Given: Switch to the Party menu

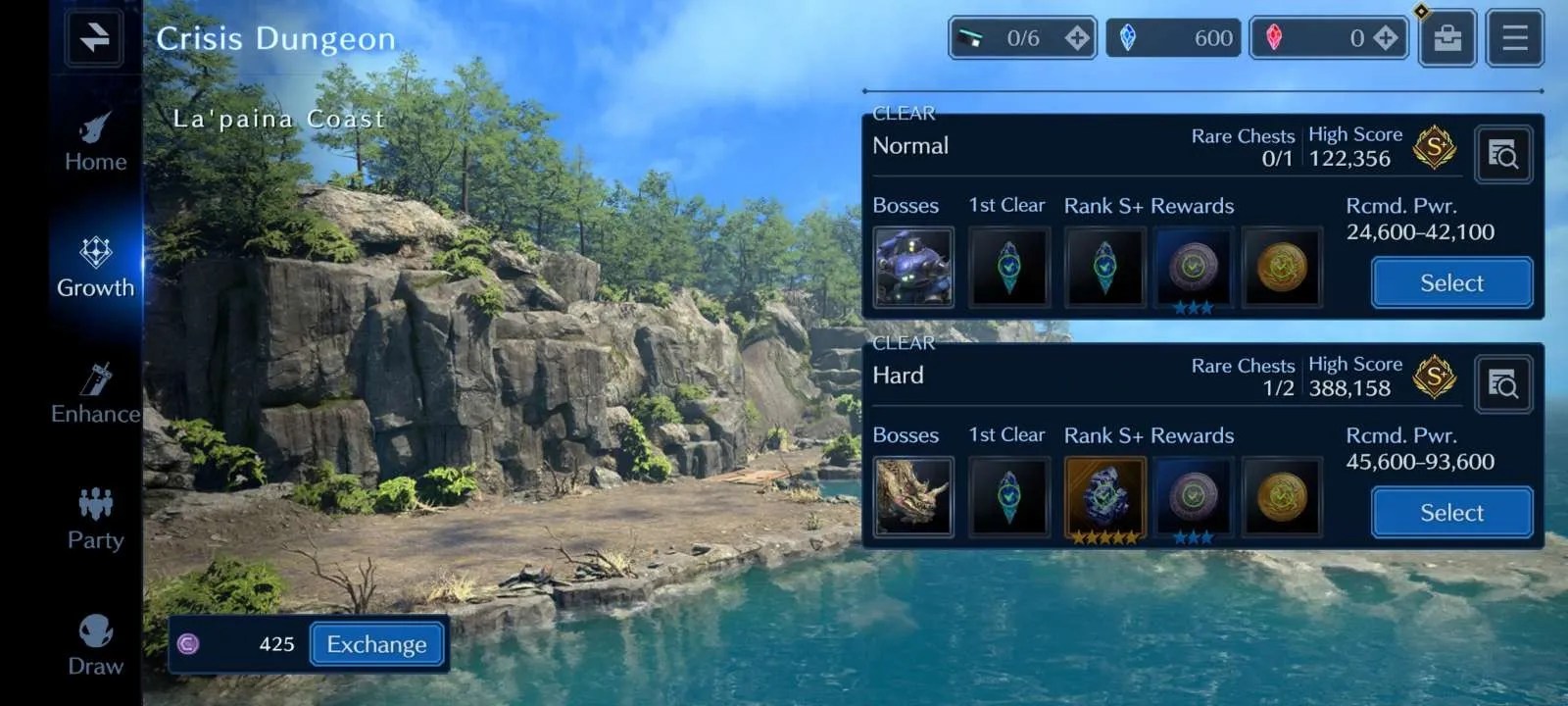Looking at the screenshot, I should (95, 520).
